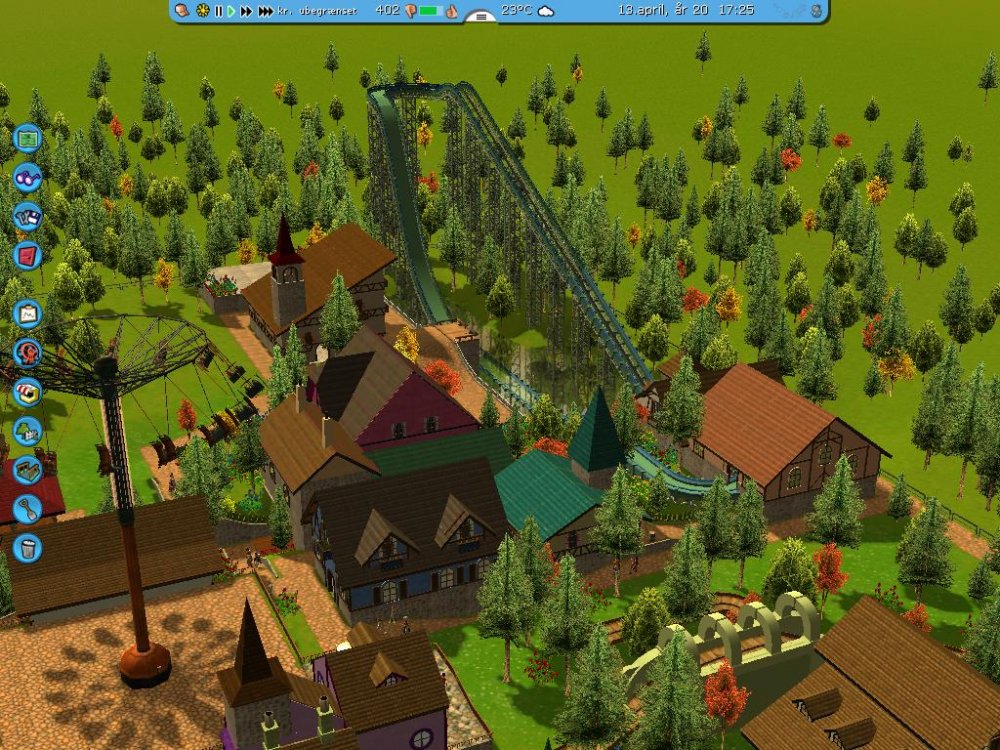This screenshot has width=1000, height=750.
Task: Open the shops and stalls menu
Action: (27, 391)
